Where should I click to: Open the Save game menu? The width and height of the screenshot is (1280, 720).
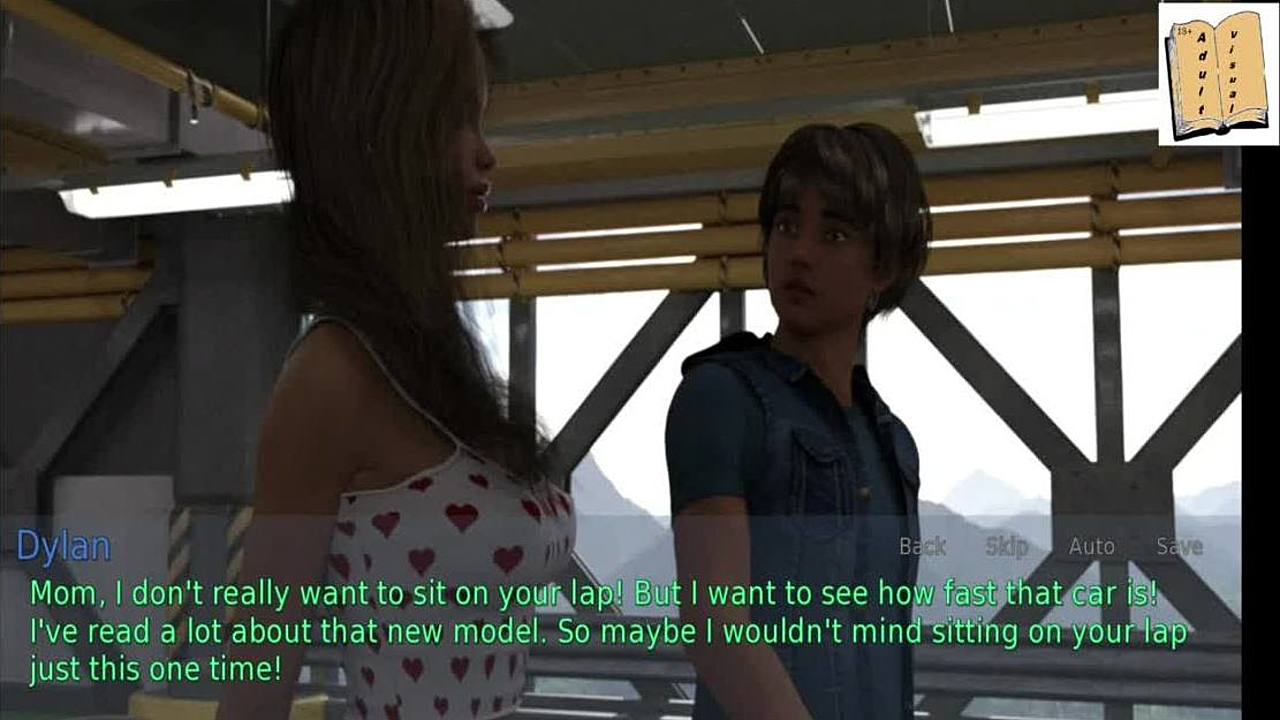[x=1179, y=546]
